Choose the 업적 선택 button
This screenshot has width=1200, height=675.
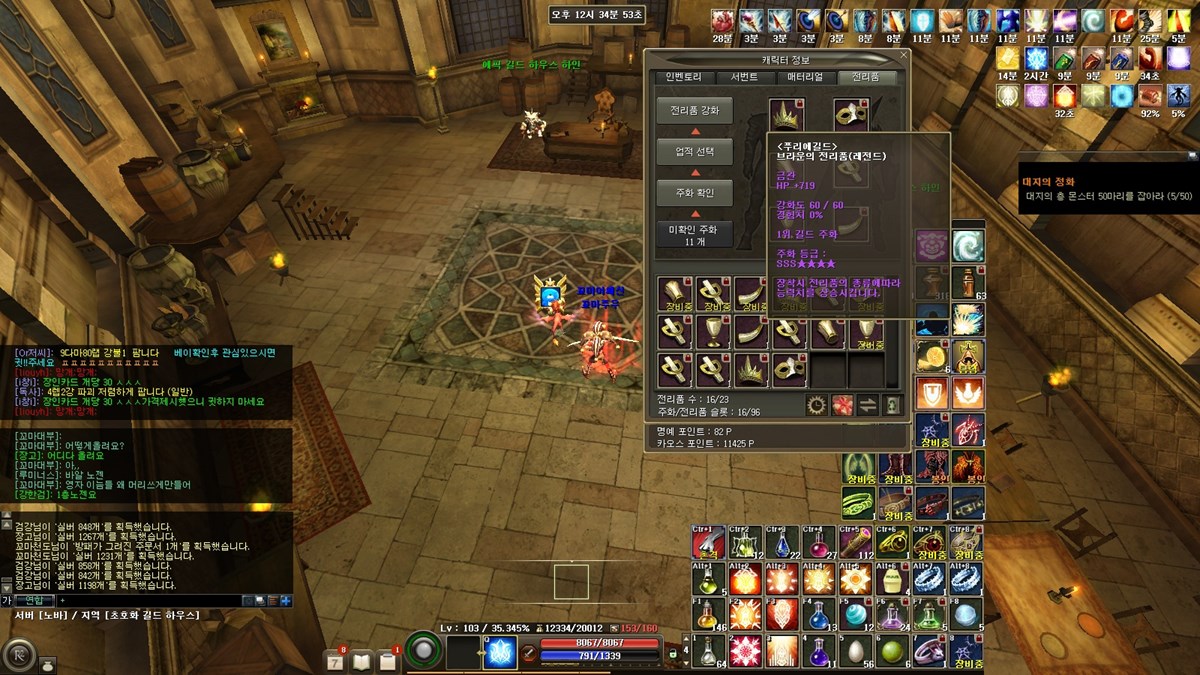coord(694,151)
